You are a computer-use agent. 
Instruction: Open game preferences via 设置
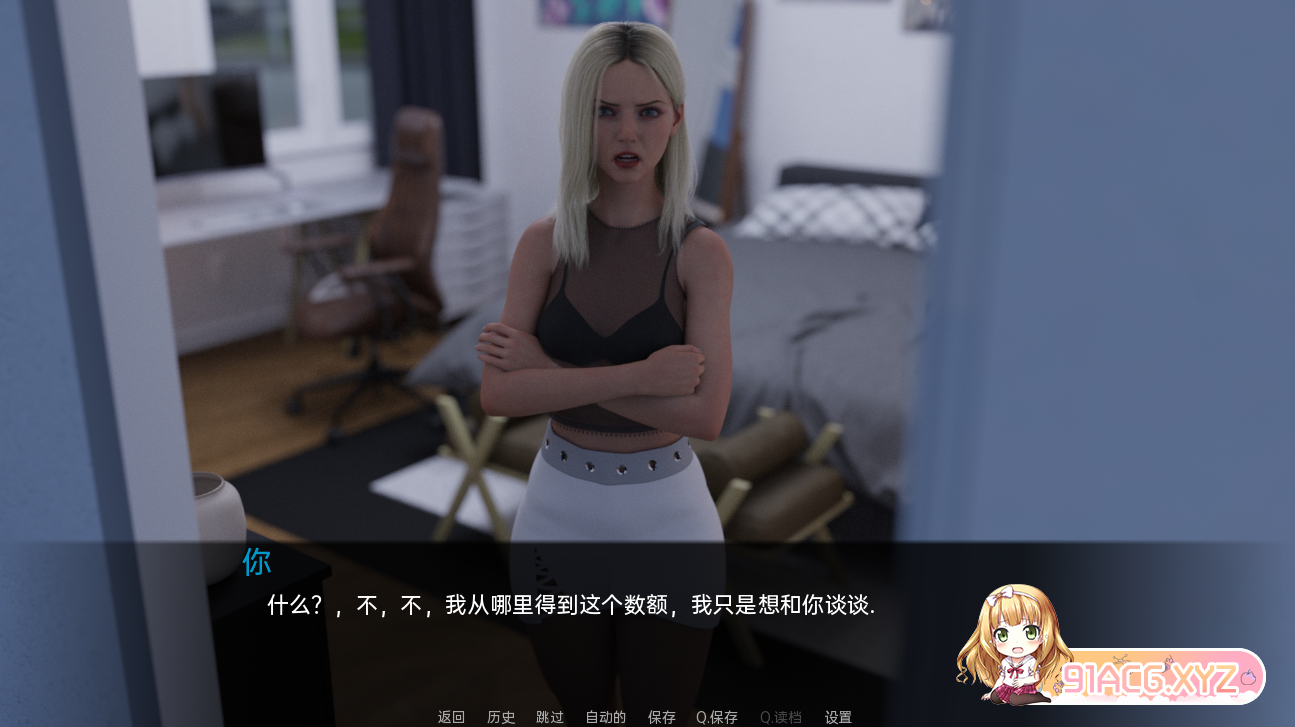837,717
